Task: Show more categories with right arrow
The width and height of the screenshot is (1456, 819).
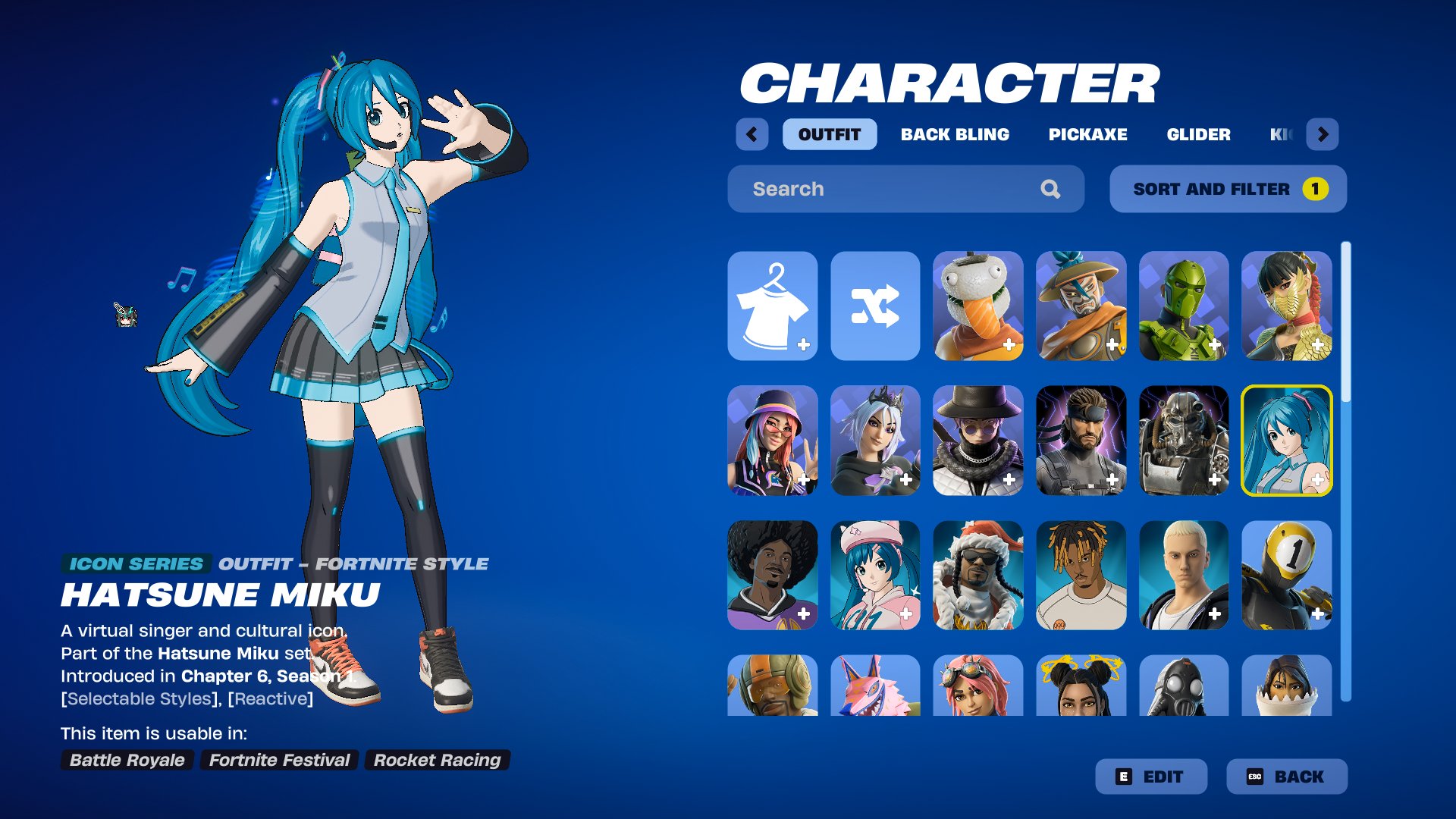Action: pyautogui.click(x=1323, y=134)
